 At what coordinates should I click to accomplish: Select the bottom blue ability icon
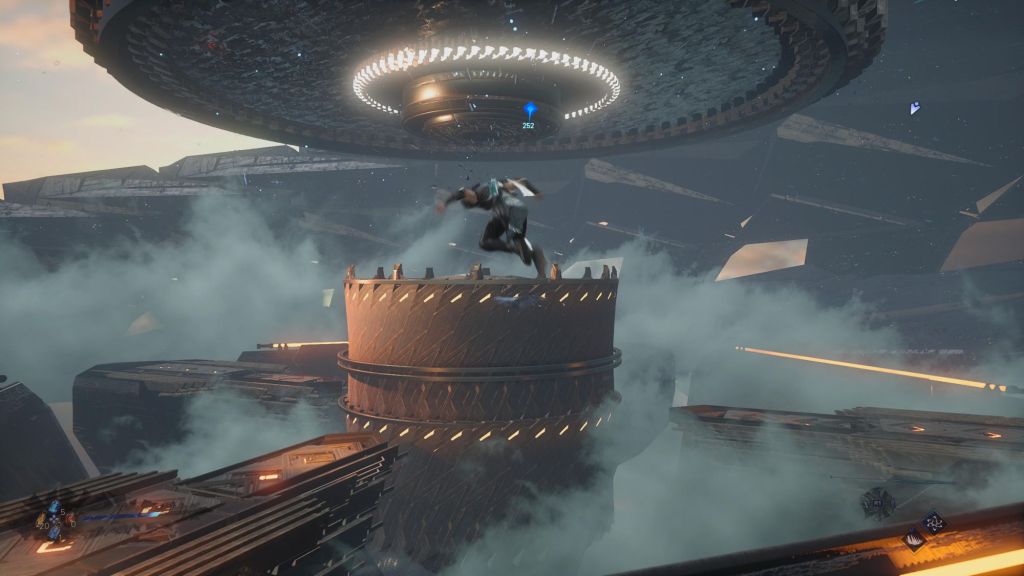point(54,533)
